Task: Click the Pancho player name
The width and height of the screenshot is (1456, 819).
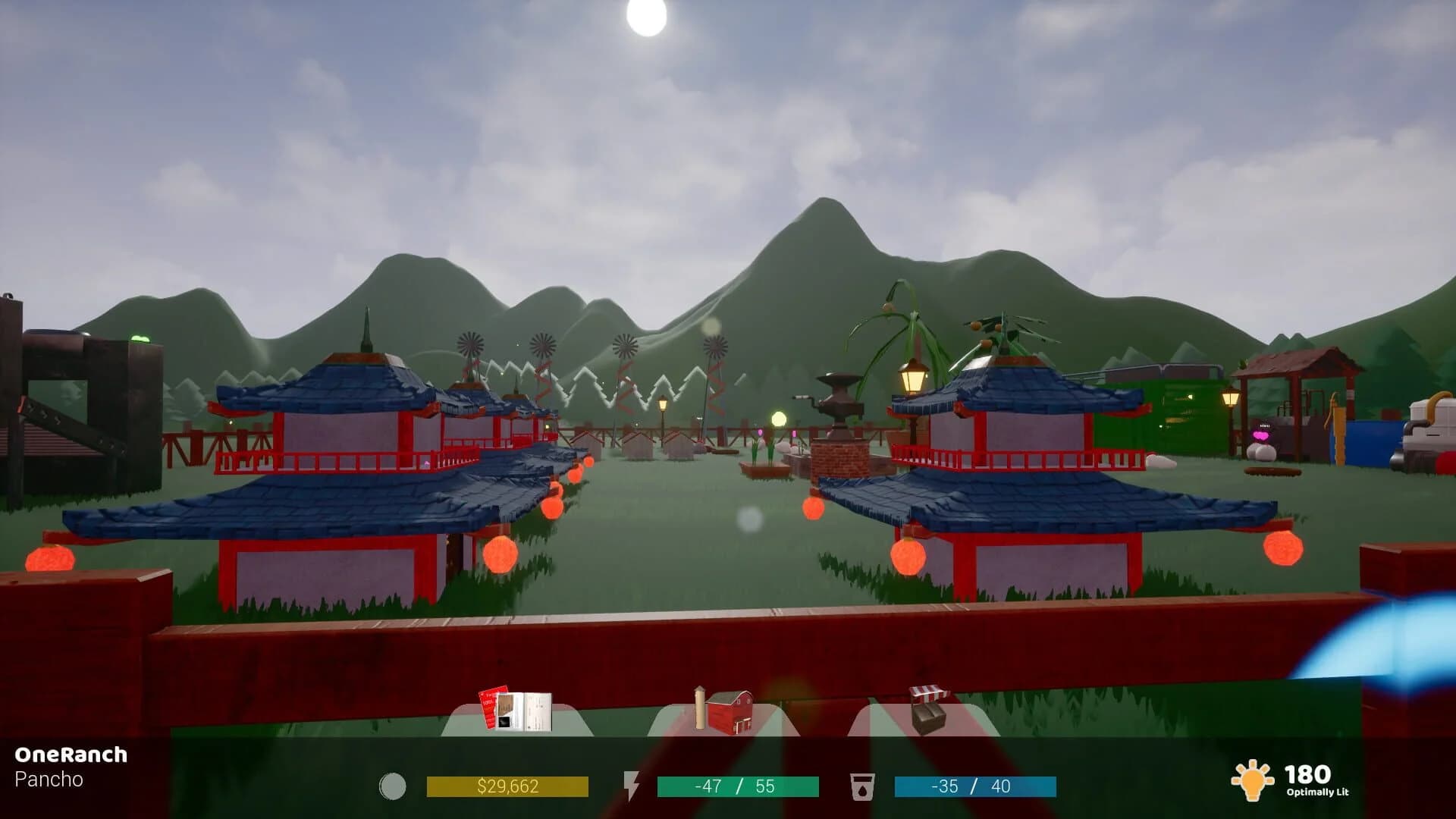Action: (x=48, y=779)
